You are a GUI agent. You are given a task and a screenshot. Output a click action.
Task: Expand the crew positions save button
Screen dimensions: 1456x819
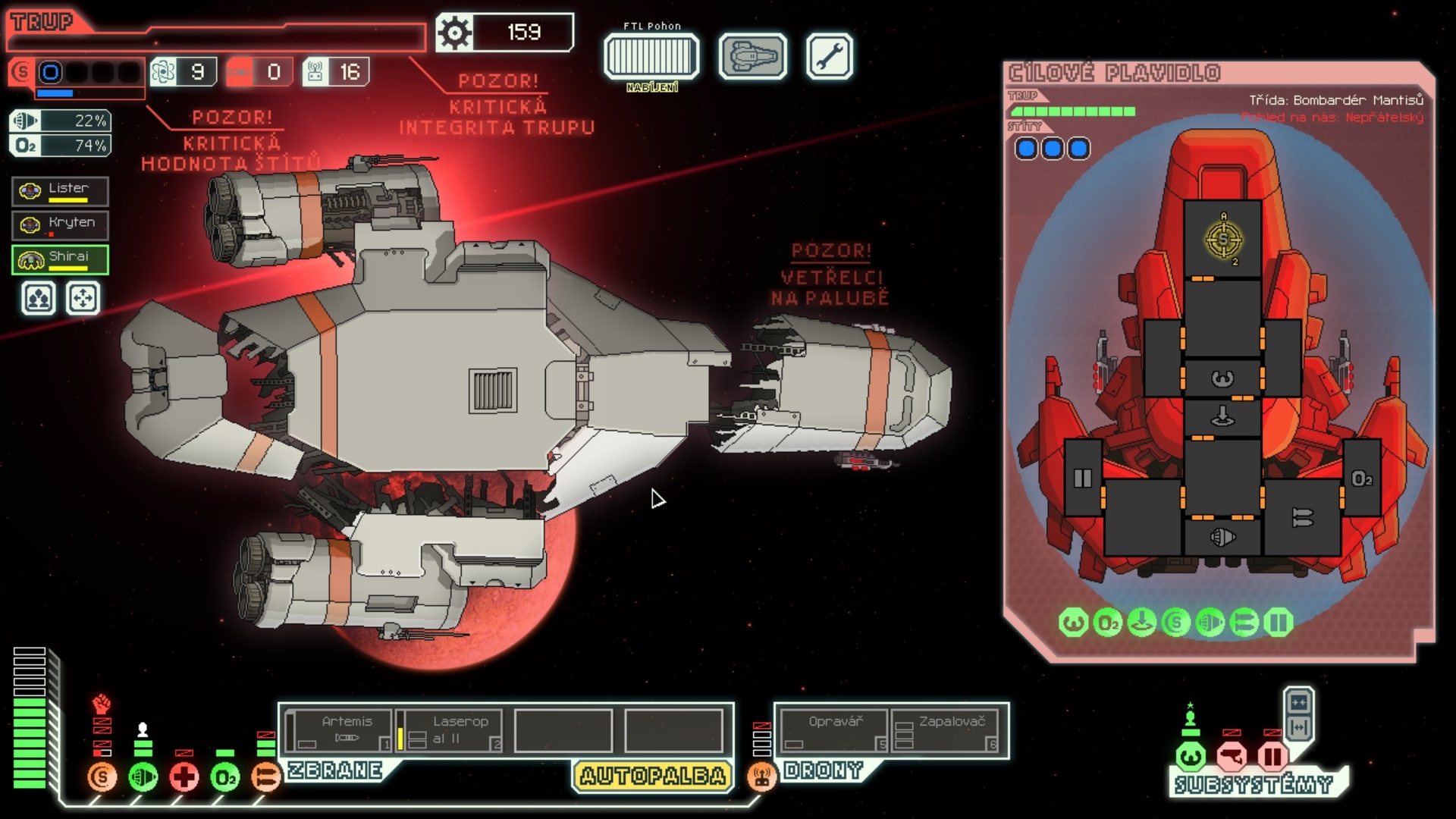[x=36, y=299]
